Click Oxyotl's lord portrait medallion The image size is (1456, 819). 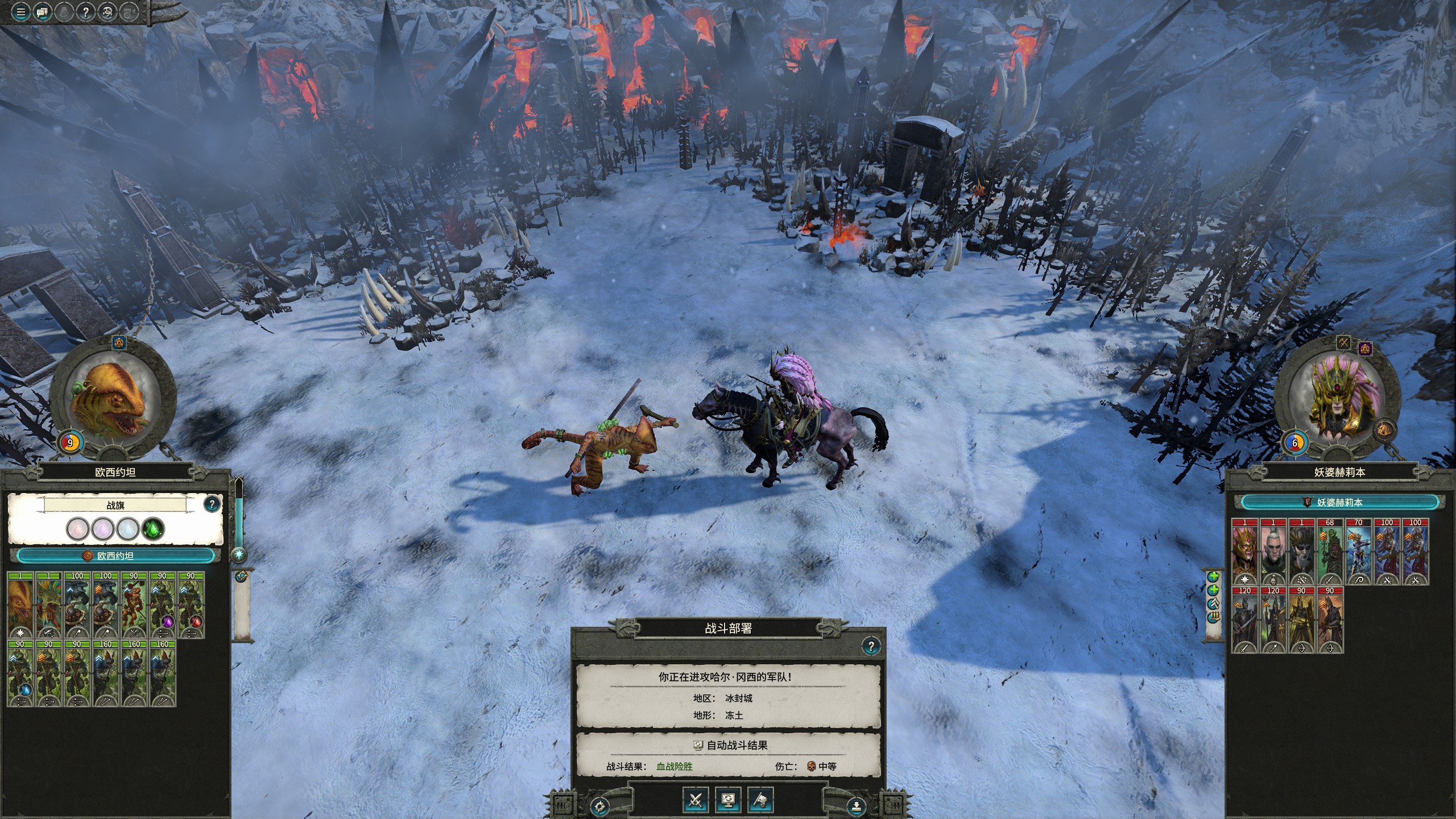pyautogui.click(x=112, y=401)
